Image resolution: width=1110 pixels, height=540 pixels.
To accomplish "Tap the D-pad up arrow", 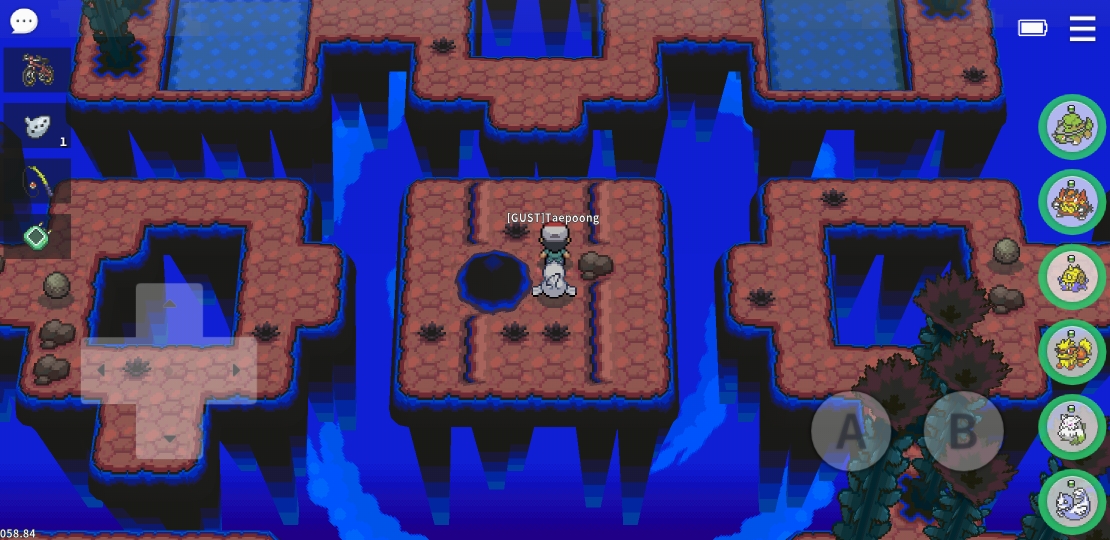I will pos(169,304).
